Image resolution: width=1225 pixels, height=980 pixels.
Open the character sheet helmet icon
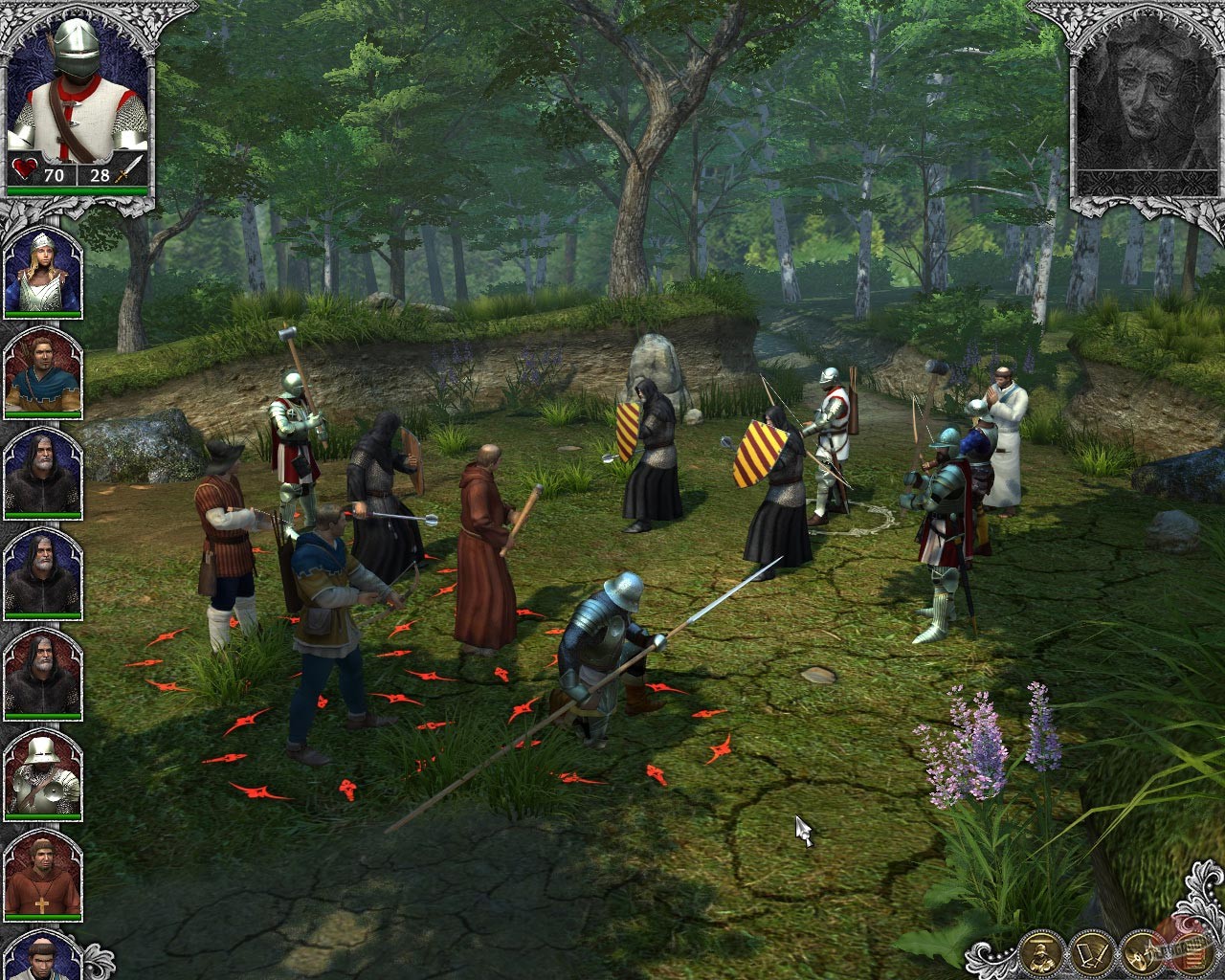(x=1039, y=953)
